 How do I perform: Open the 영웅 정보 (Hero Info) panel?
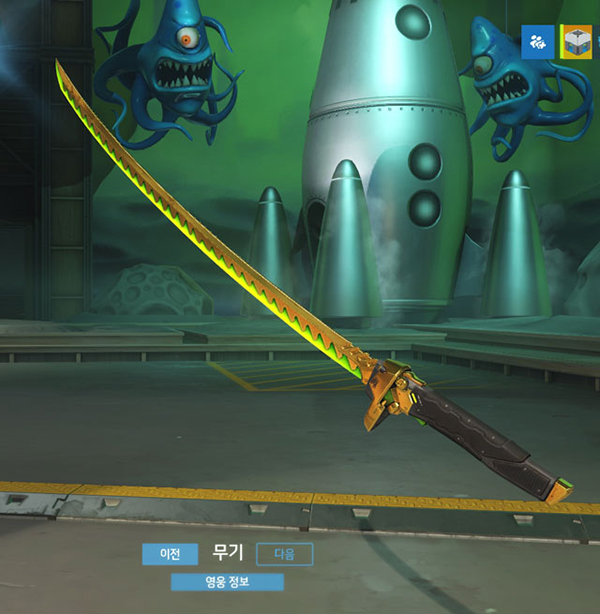[x=227, y=582]
